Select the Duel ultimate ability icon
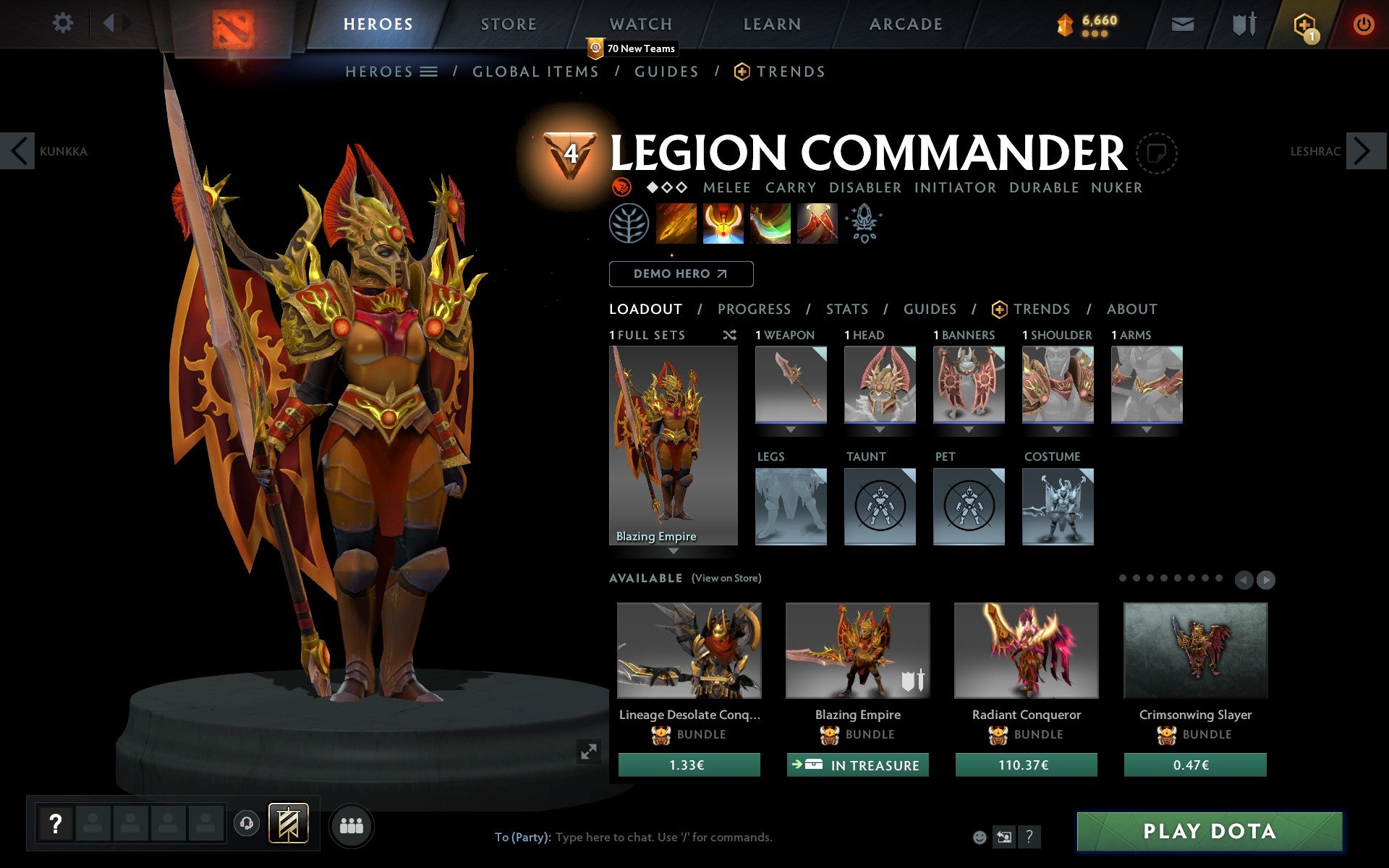The height and width of the screenshot is (868, 1389). (x=817, y=224)
